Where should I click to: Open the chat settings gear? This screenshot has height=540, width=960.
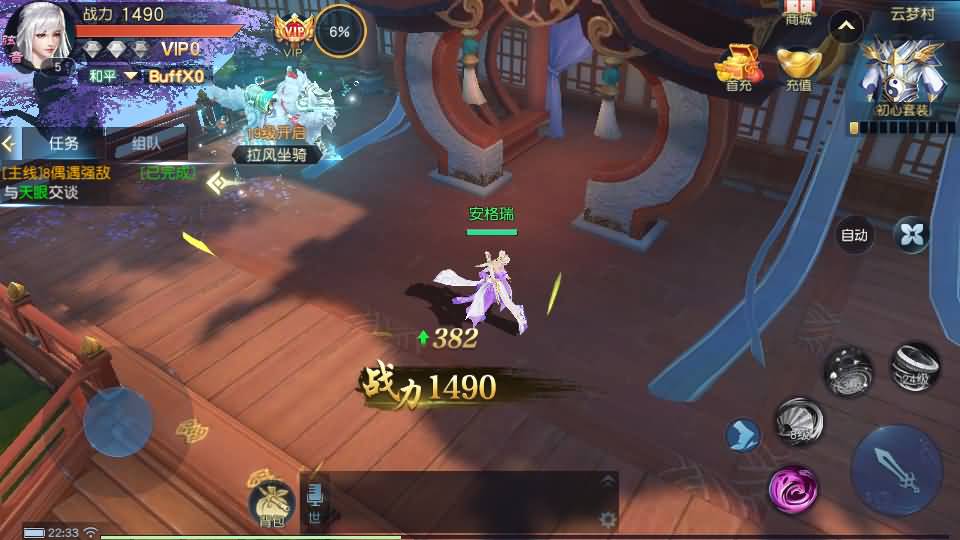tap(607, 519)
